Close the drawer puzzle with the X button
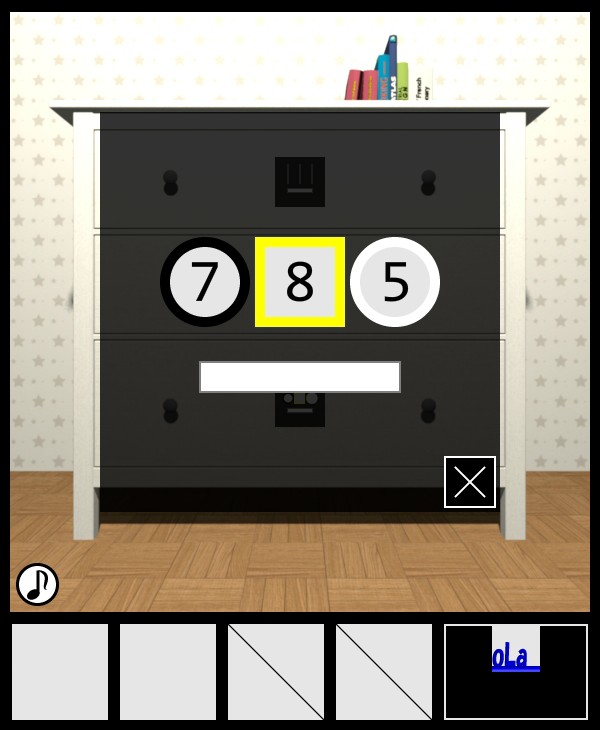This screenshot has width=600, height=730. click(x=470, y=482)
